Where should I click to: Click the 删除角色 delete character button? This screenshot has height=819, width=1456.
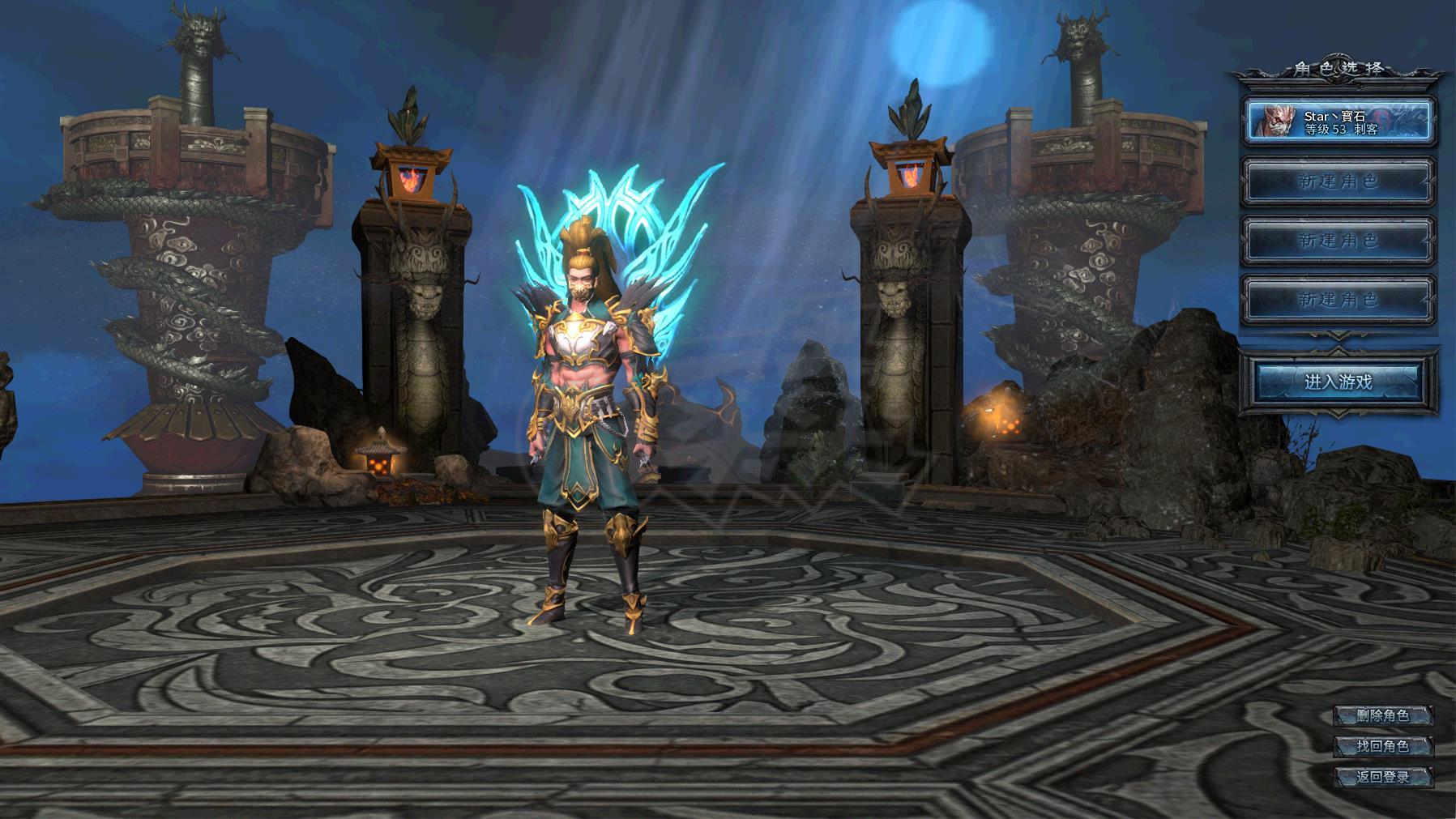[x=1383, y=715]
